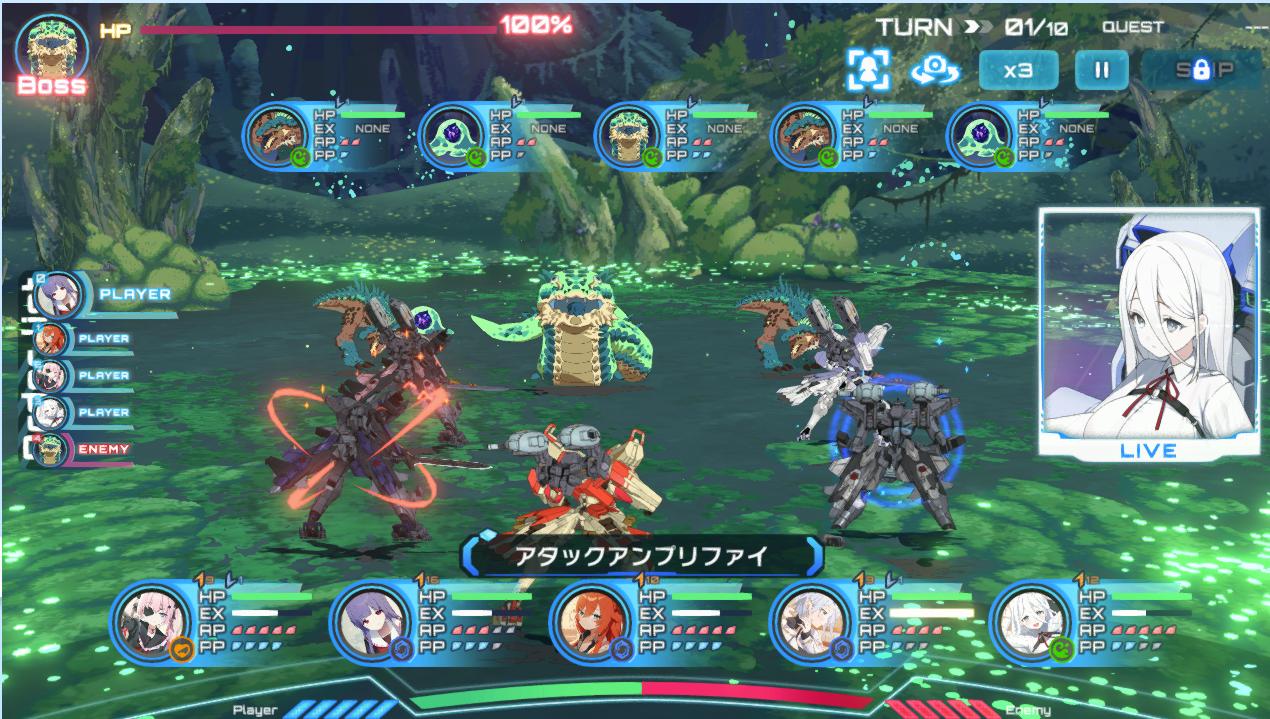Toggle the x3 battle speed button

coord(1017,70)
